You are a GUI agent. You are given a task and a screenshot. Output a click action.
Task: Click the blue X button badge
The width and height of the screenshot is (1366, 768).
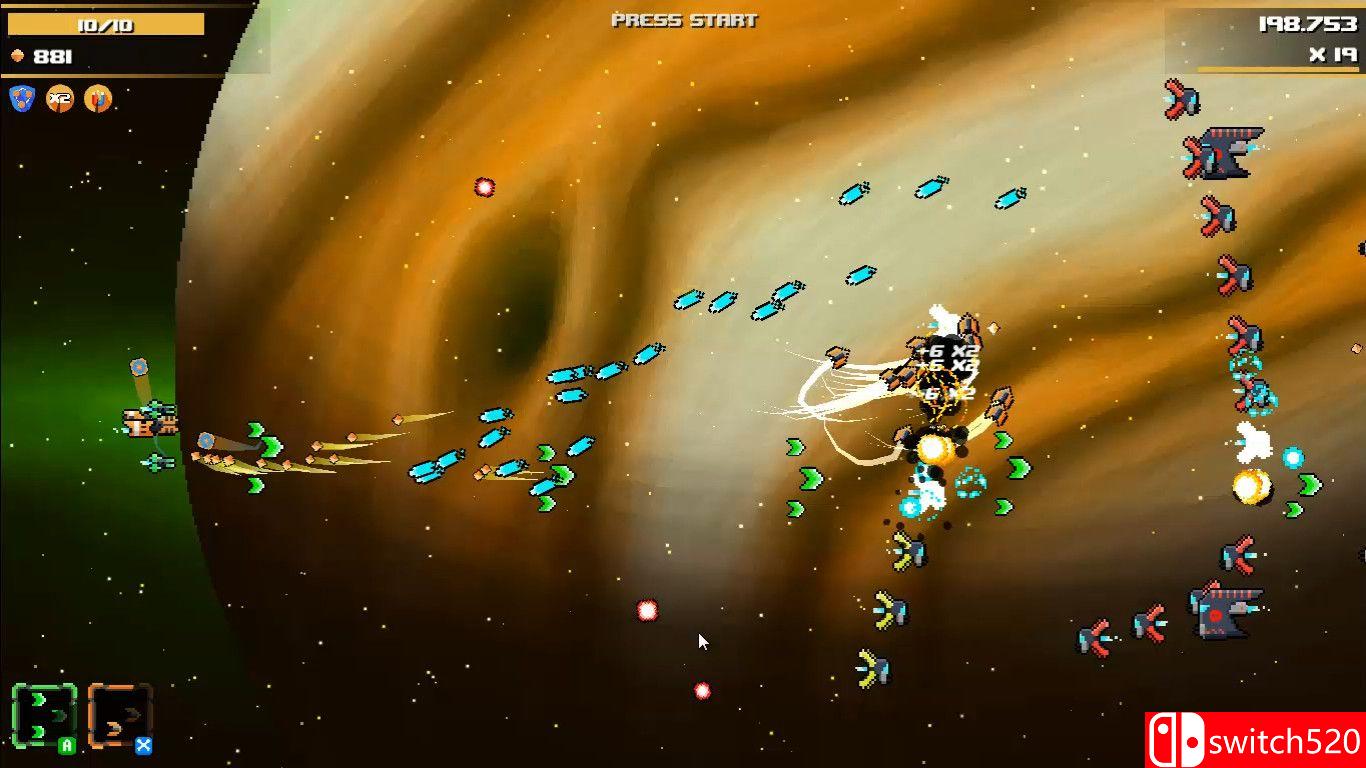pos(144,746)
